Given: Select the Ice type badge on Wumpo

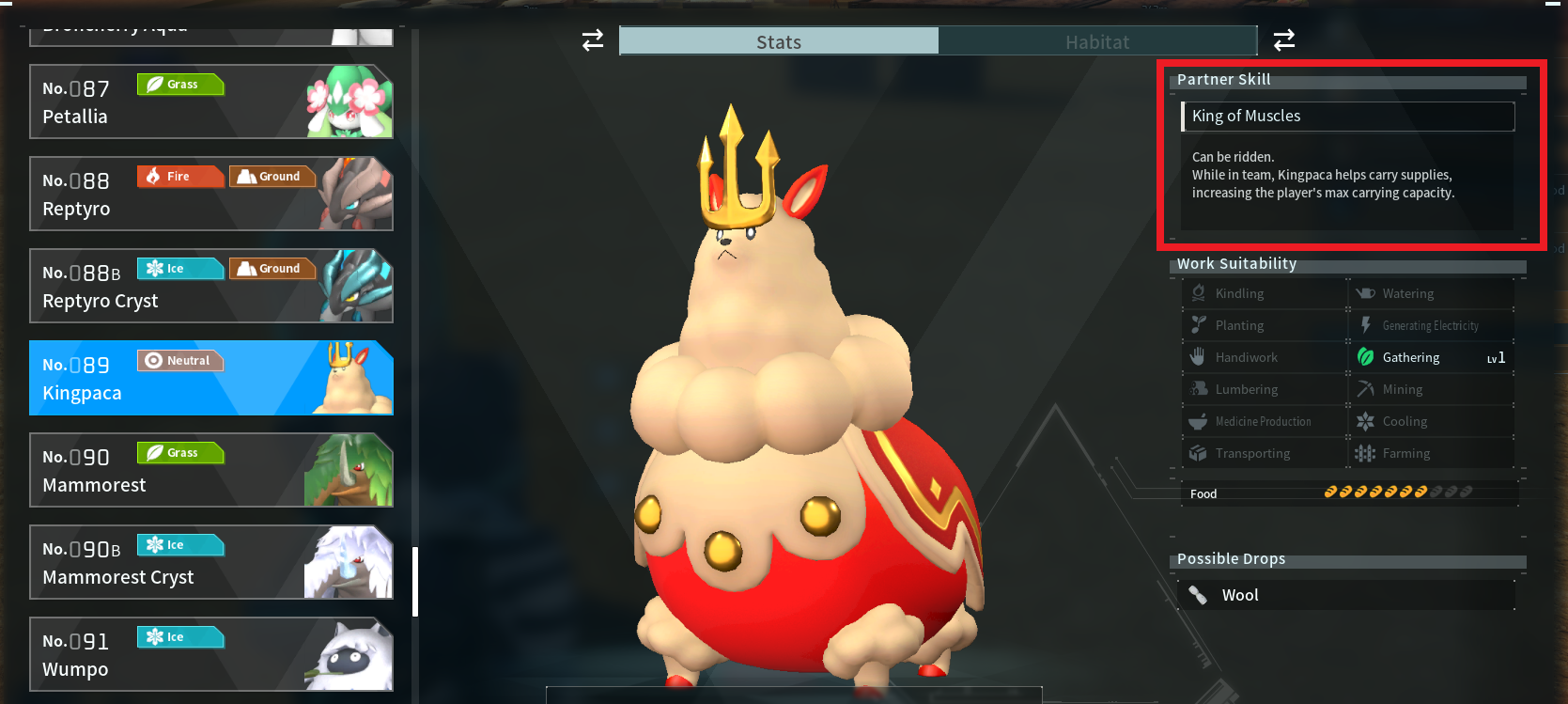Looking at the screenshot, I should [179, 636].
